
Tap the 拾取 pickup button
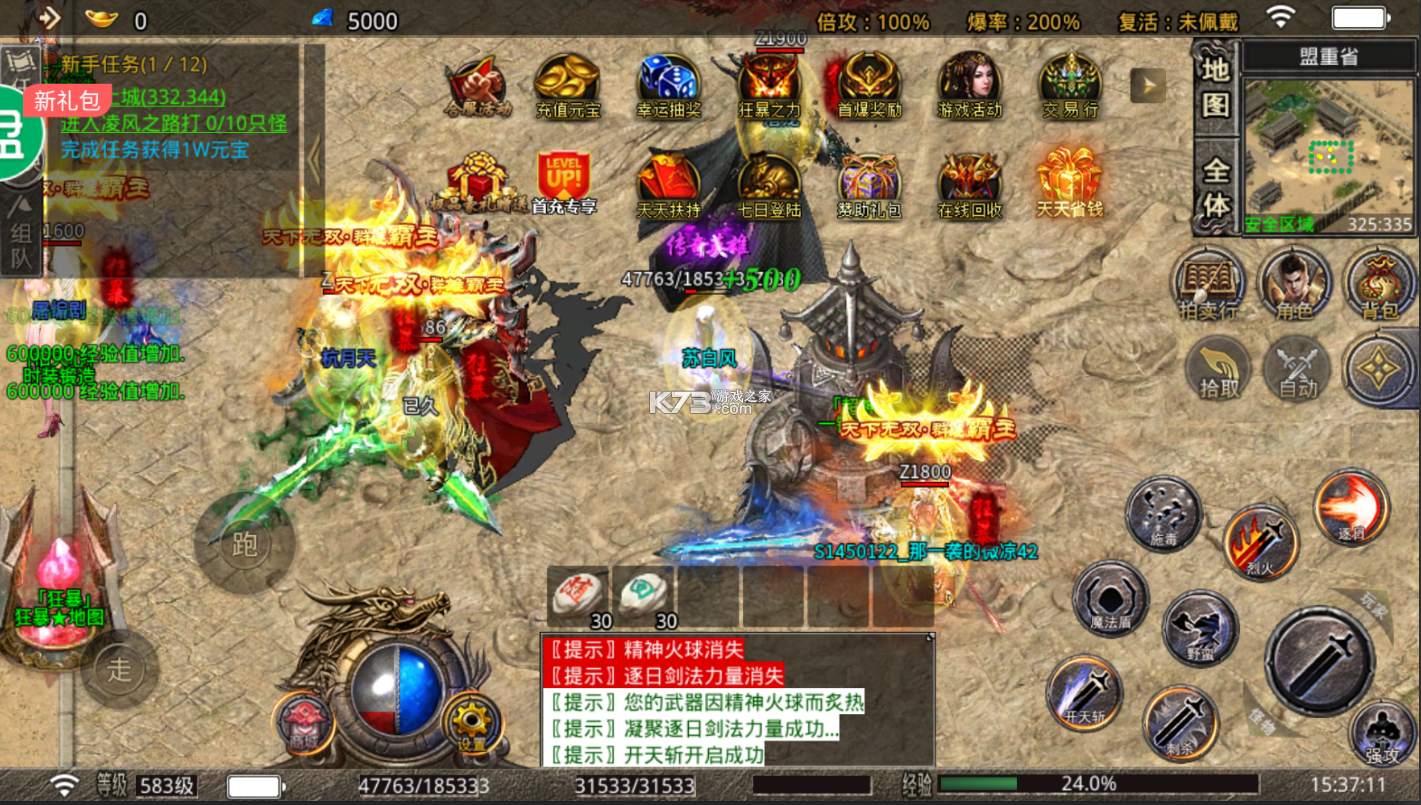(1220, 370)
